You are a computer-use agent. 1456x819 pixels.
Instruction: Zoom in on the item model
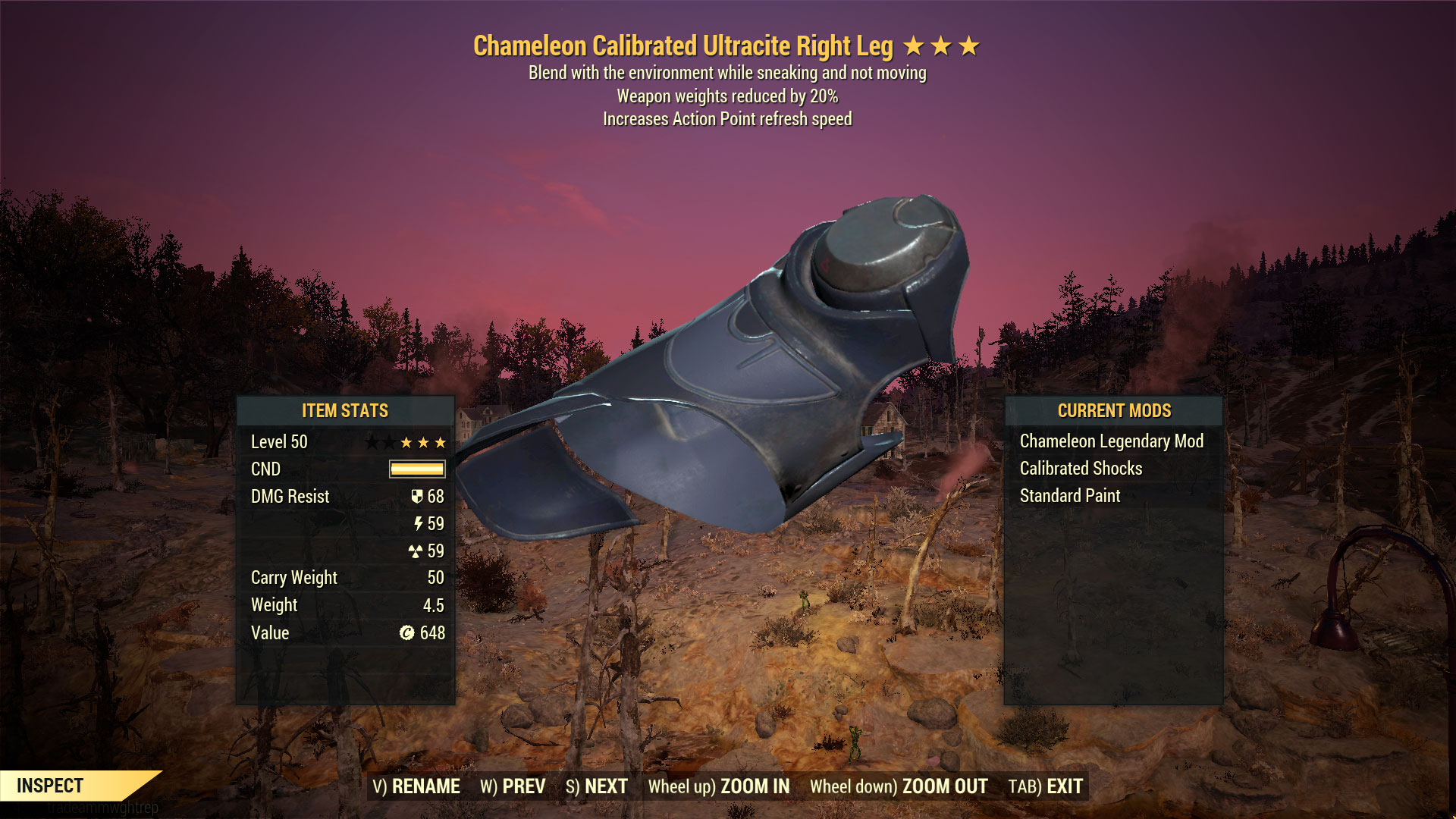coord(719,786)
